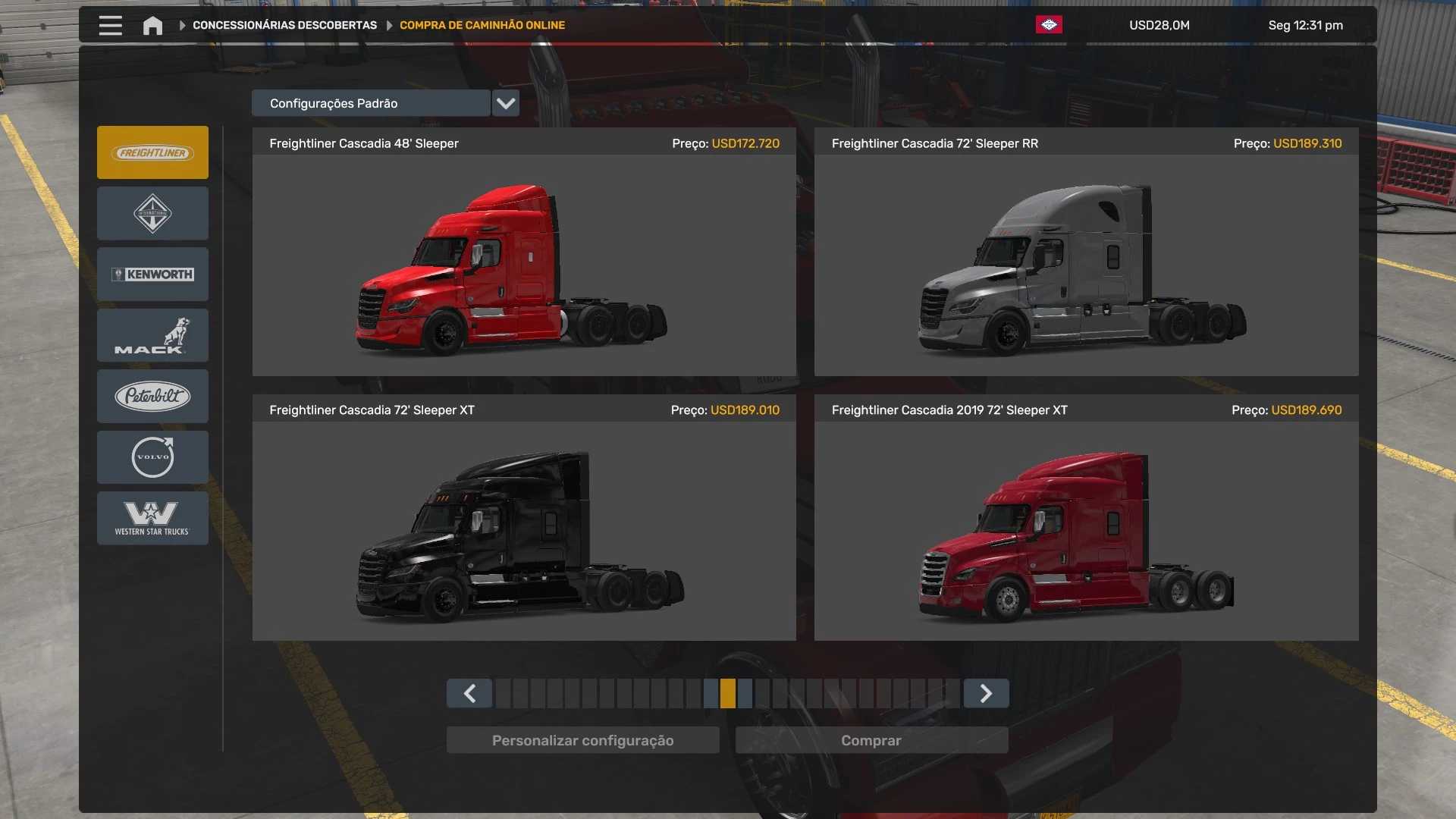Click the Comprar button

[x=871, y=740]
